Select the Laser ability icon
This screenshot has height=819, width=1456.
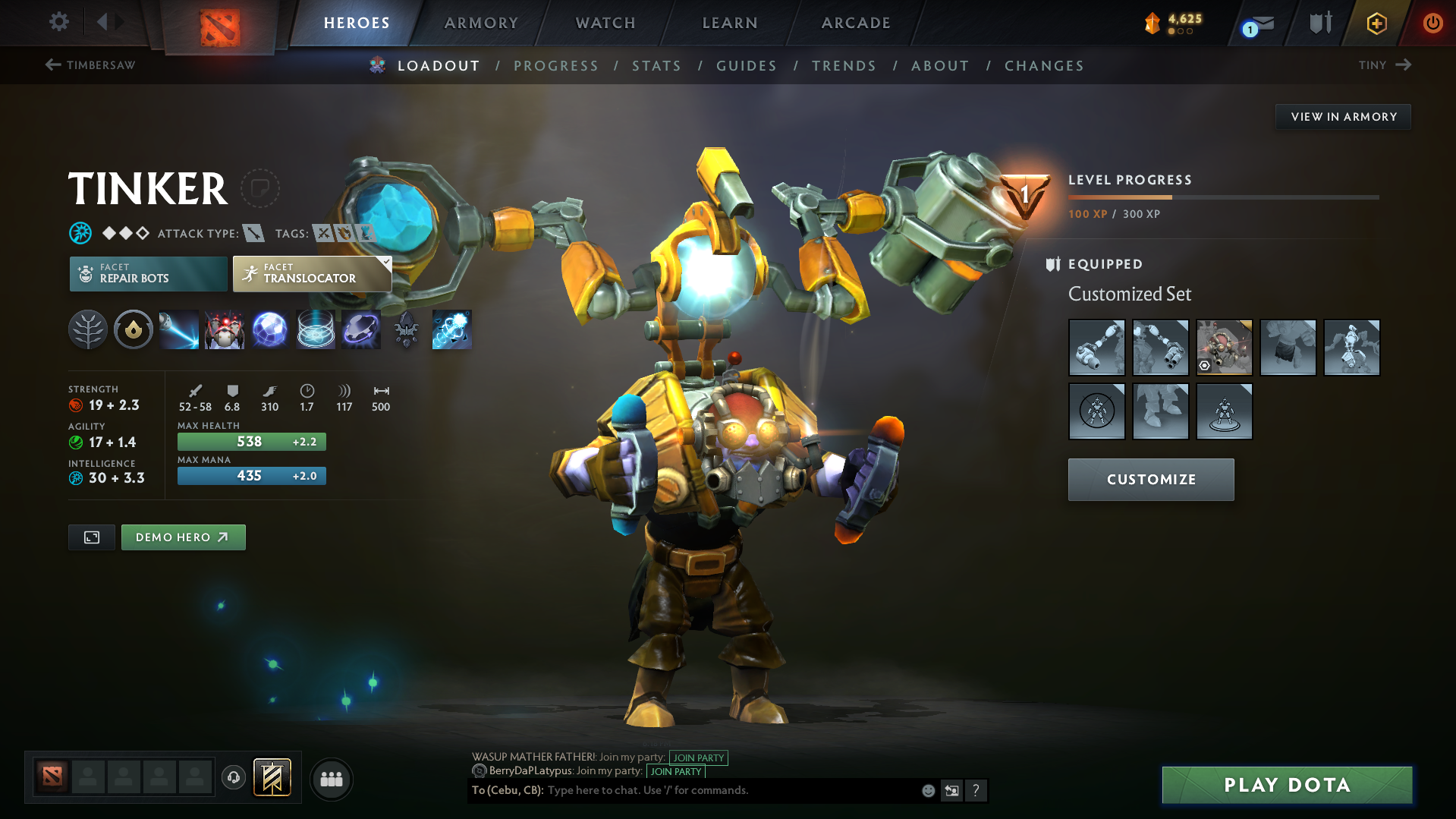178,329
